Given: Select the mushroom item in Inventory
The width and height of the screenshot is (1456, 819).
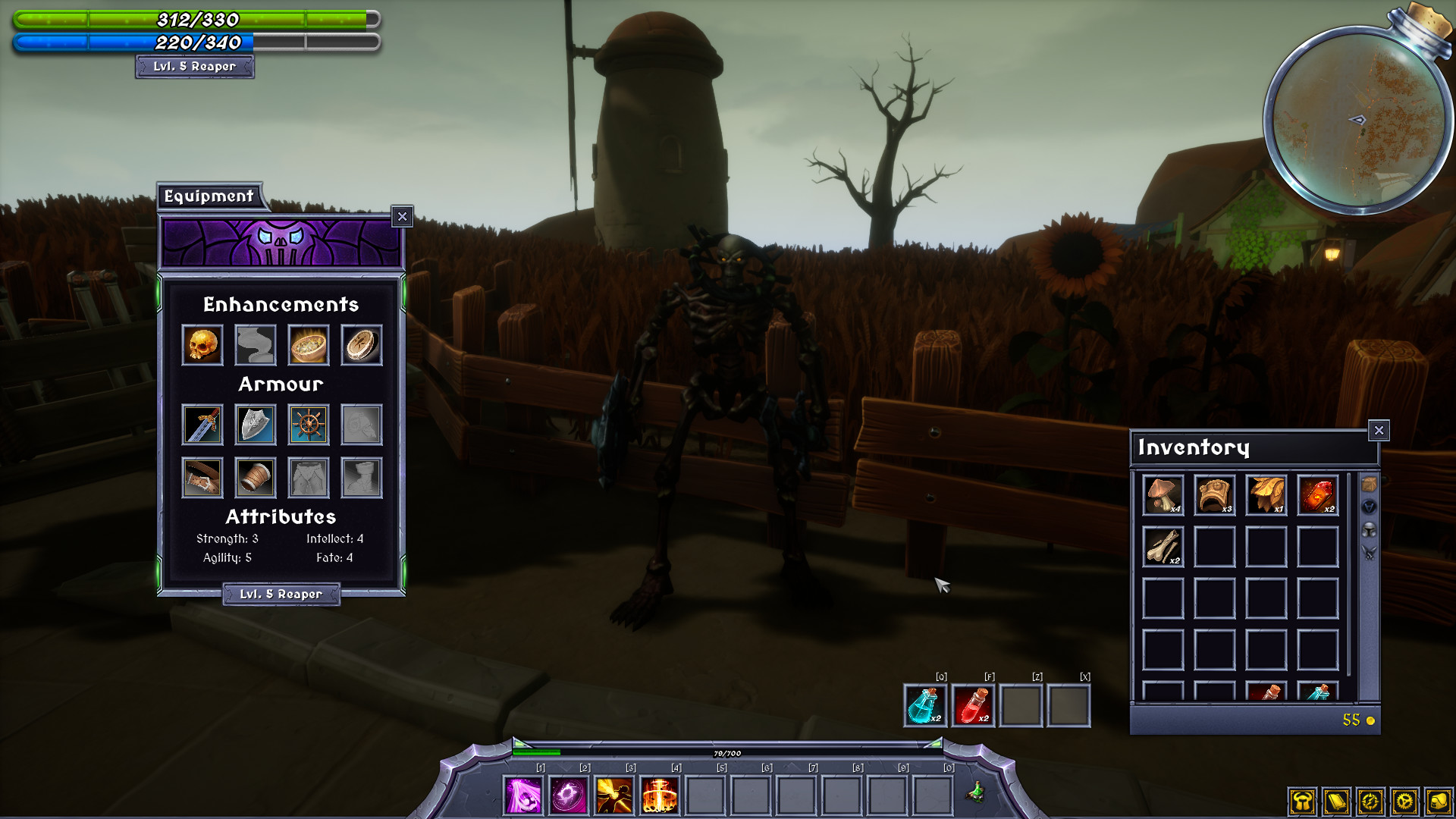Looking at the screenshot, I should (1163, 494).
